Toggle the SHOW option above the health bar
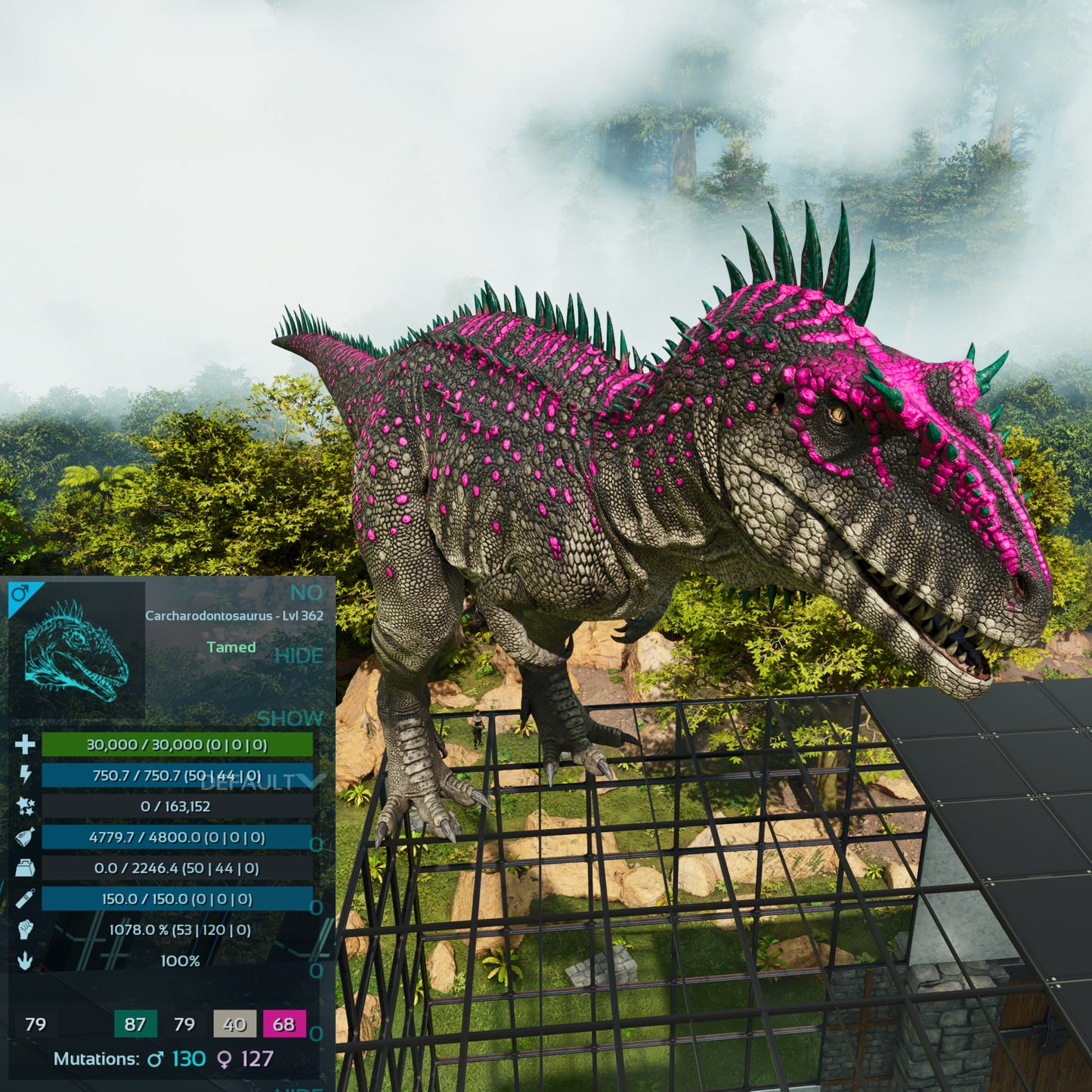 tap(289, 718)
